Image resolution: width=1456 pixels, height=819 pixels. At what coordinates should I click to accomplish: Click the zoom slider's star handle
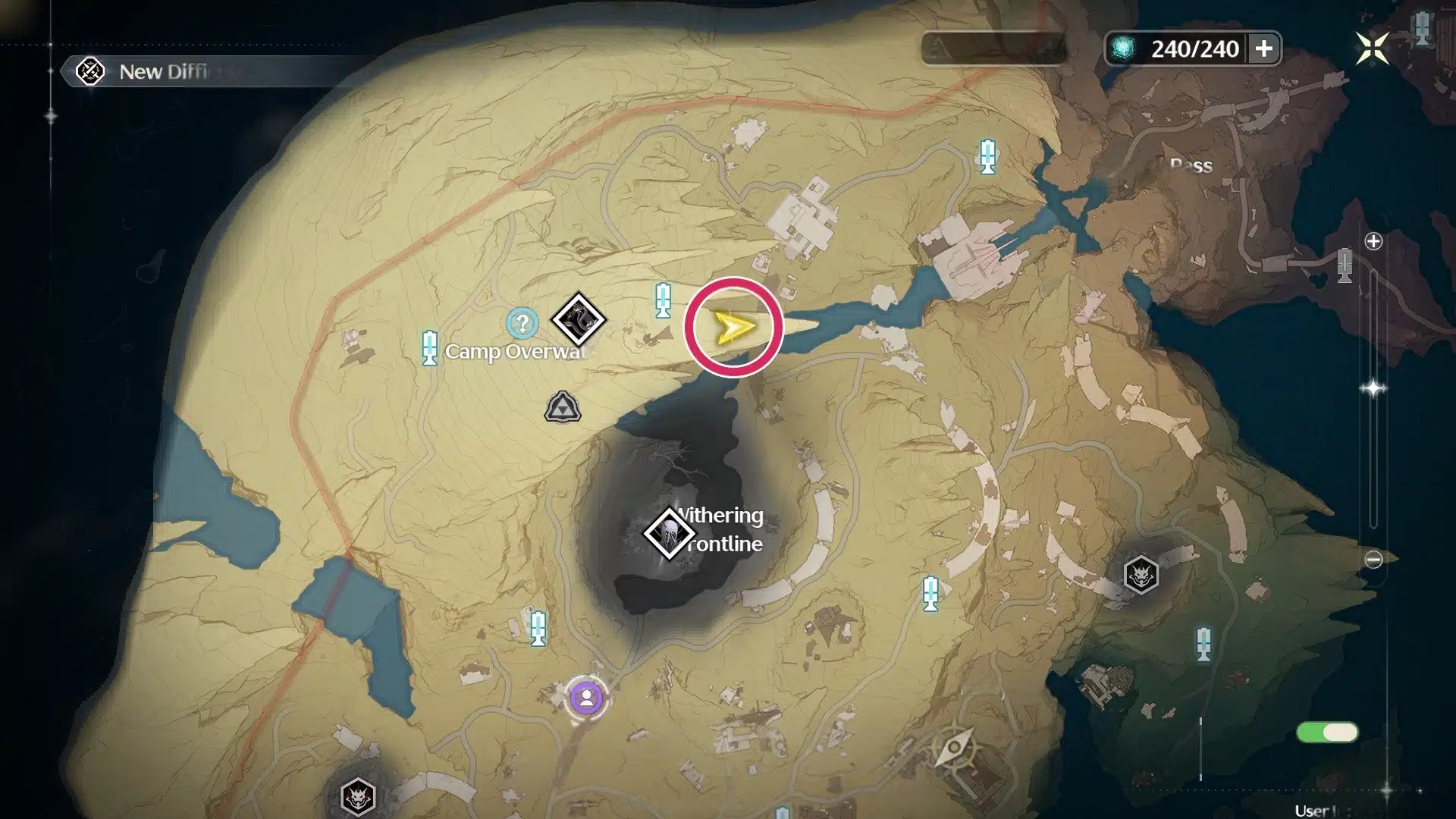(1373, 388)
